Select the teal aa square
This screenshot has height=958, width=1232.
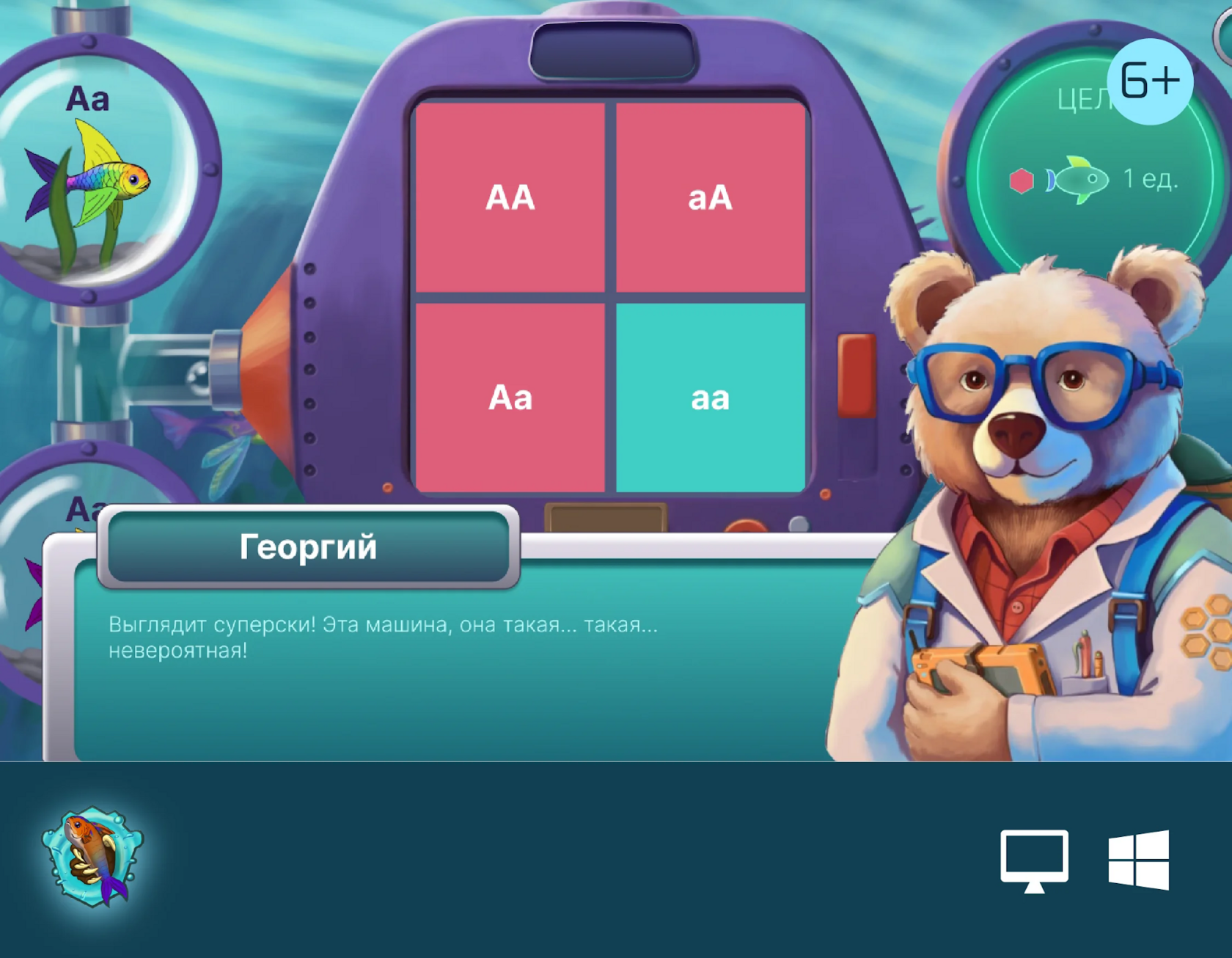(710, 398)
